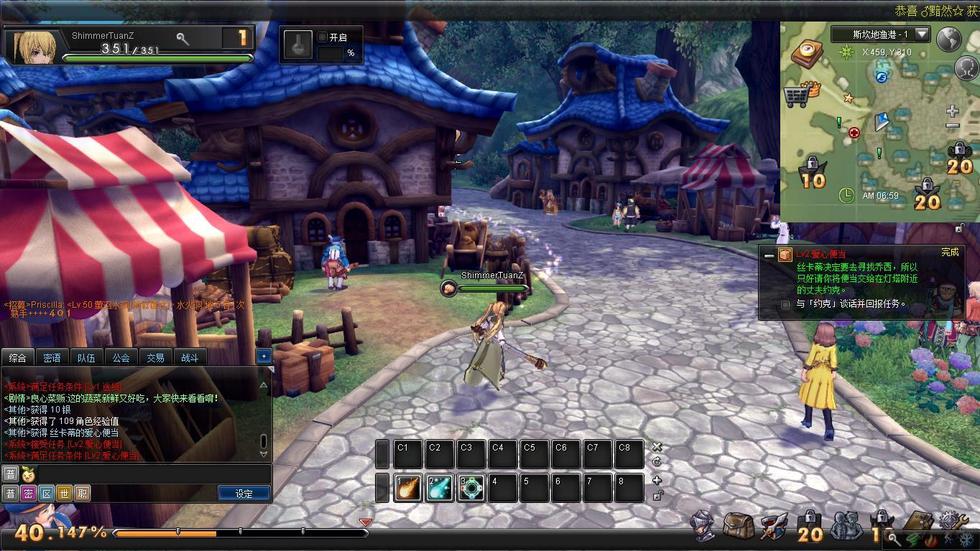Switch to the 密语 whisper chat tab
980x551 pixels.
52,358
